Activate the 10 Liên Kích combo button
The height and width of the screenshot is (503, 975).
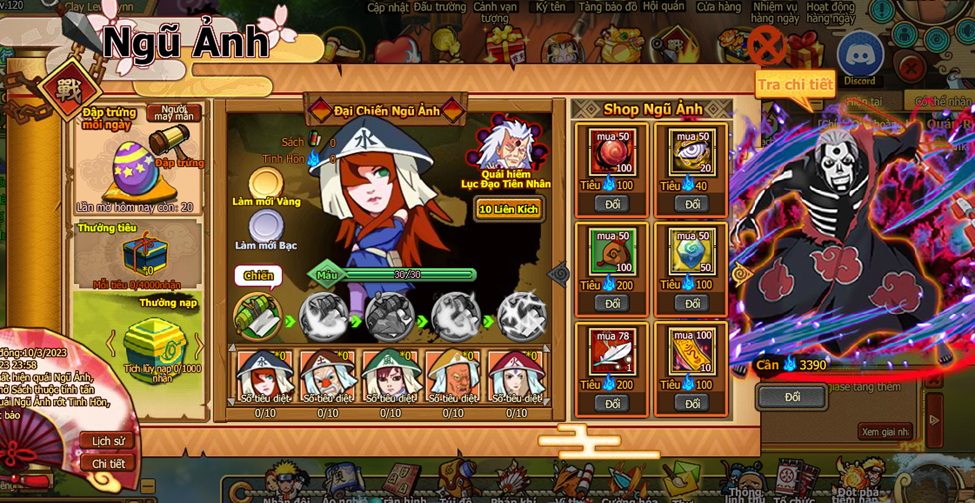[x=508, y=209]
